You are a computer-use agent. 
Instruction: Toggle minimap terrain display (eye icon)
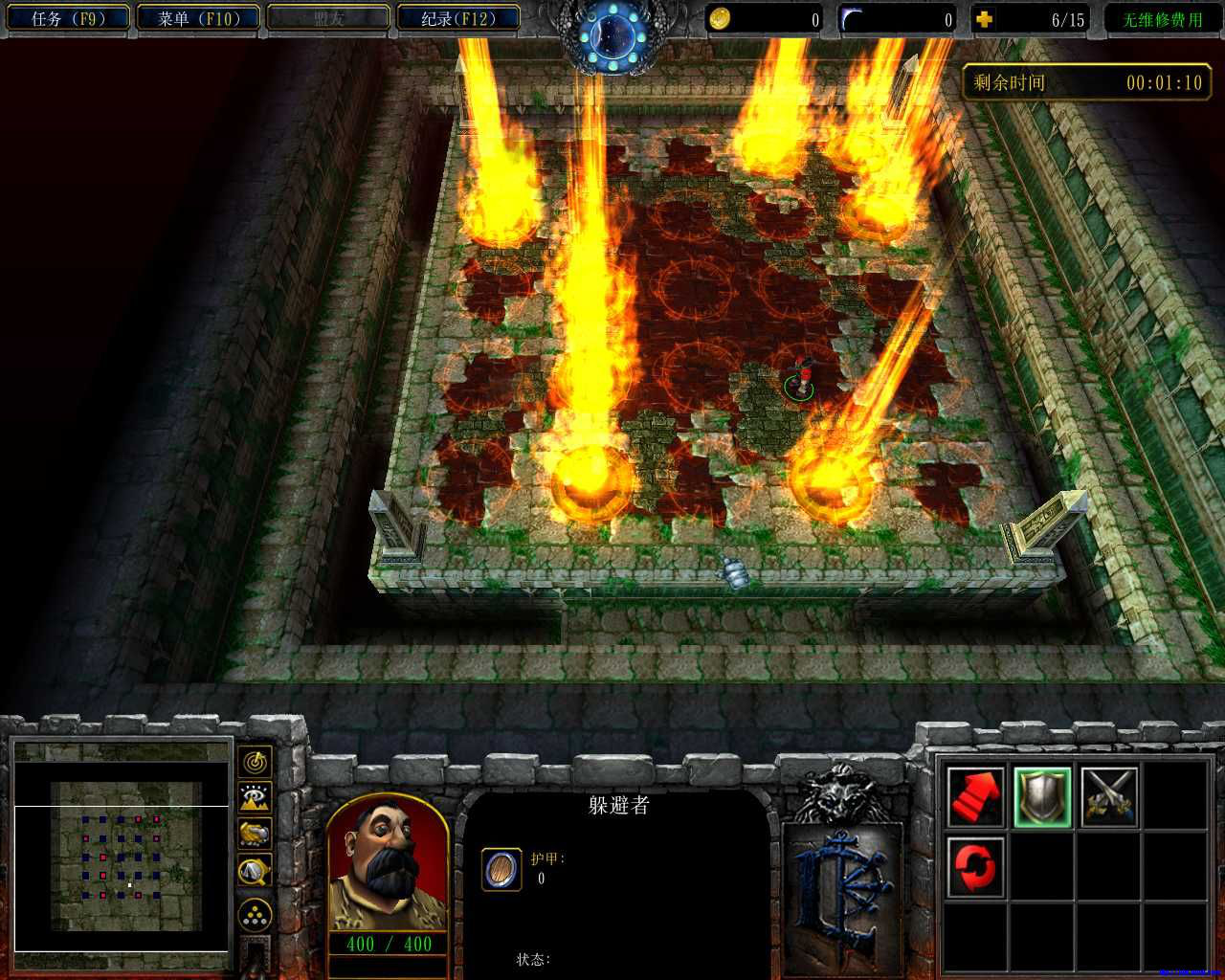(255, 797)
